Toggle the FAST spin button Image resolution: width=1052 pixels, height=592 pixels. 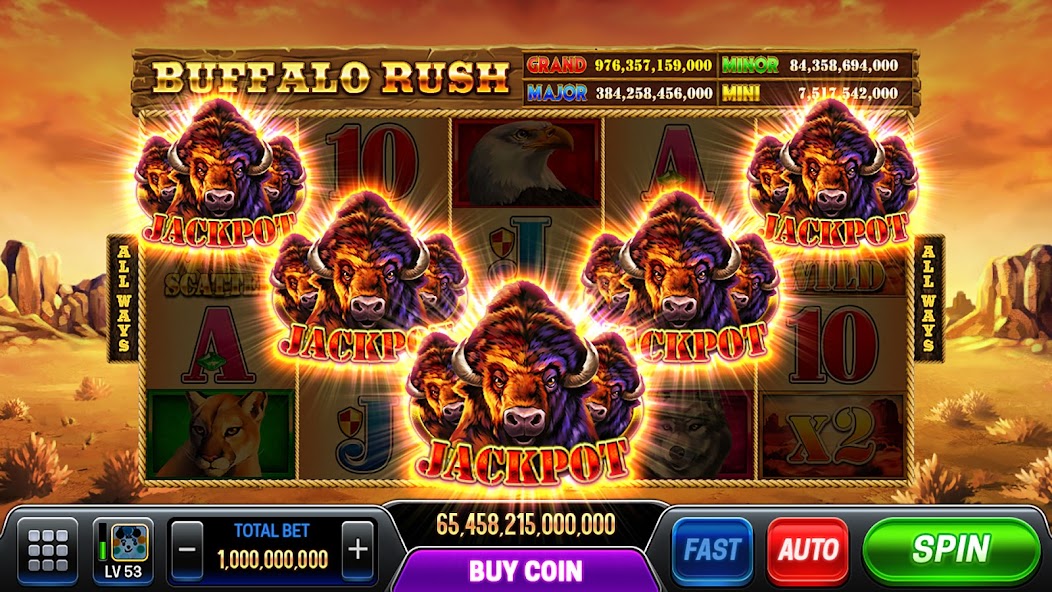click(x=712, y=550)
